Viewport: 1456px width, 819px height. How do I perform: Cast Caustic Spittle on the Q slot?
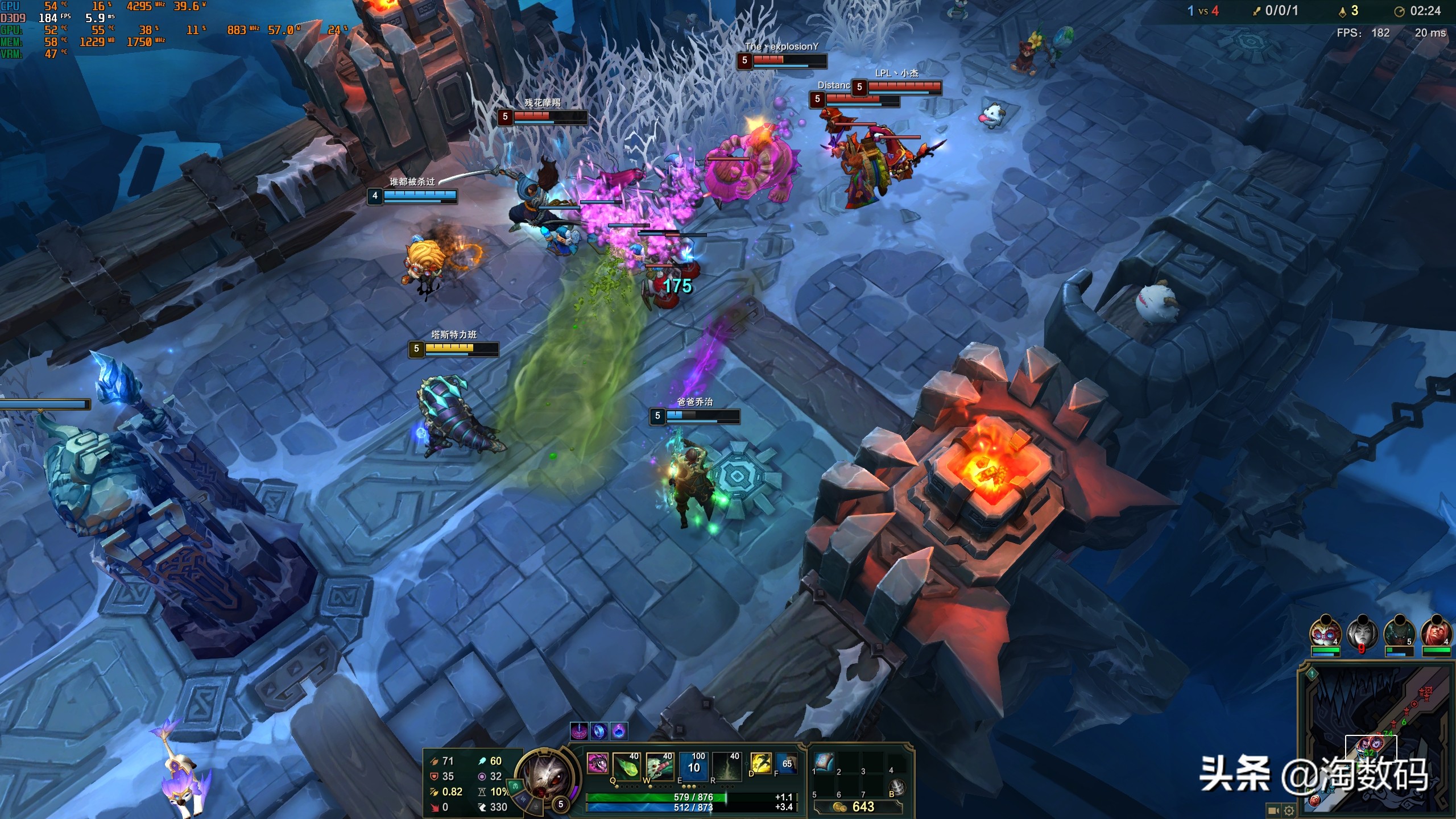click(627, 765)
